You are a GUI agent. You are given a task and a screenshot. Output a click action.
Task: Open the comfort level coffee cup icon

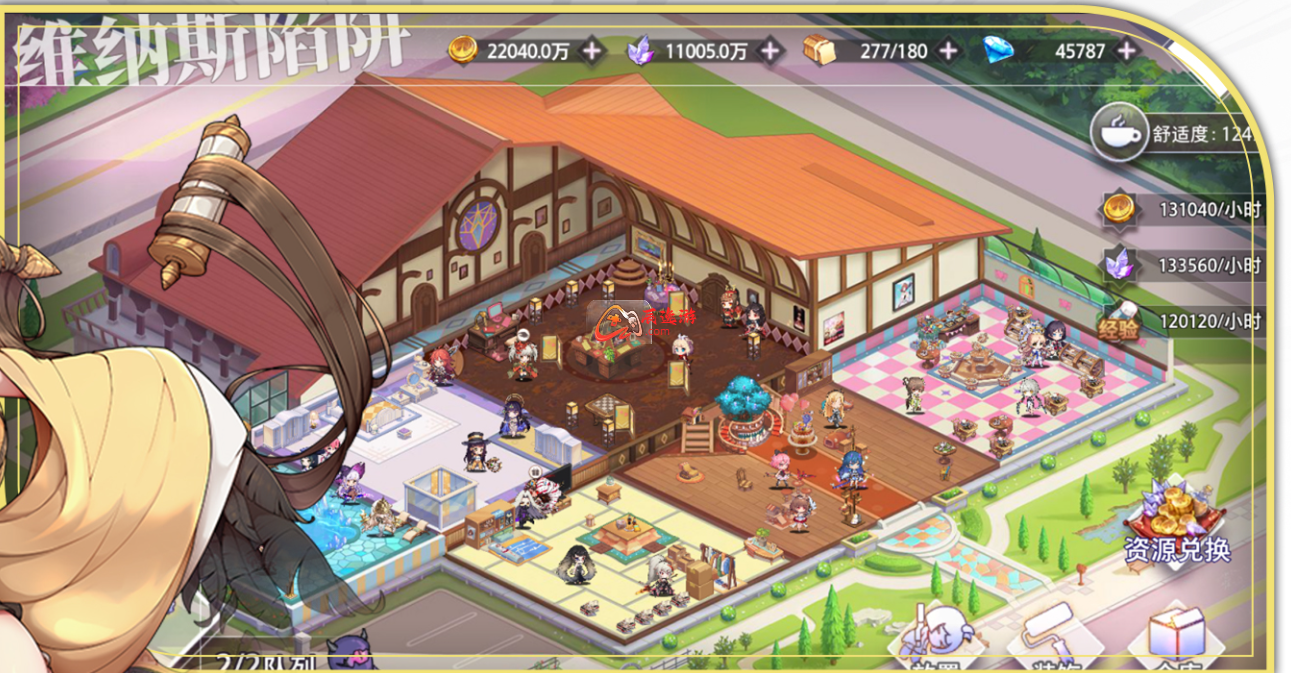coord(1119,132)
